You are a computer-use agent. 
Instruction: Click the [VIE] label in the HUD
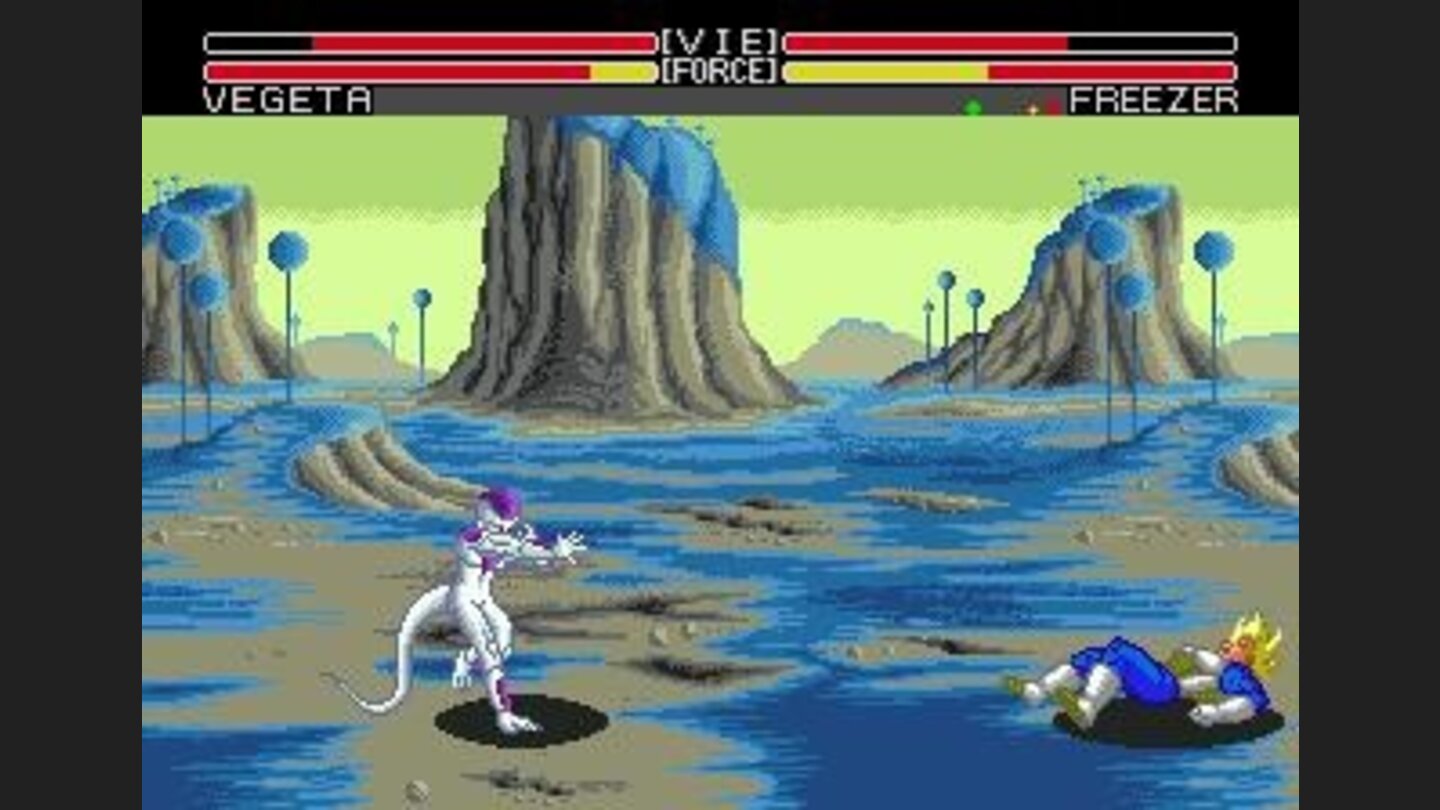coord(718,40)
